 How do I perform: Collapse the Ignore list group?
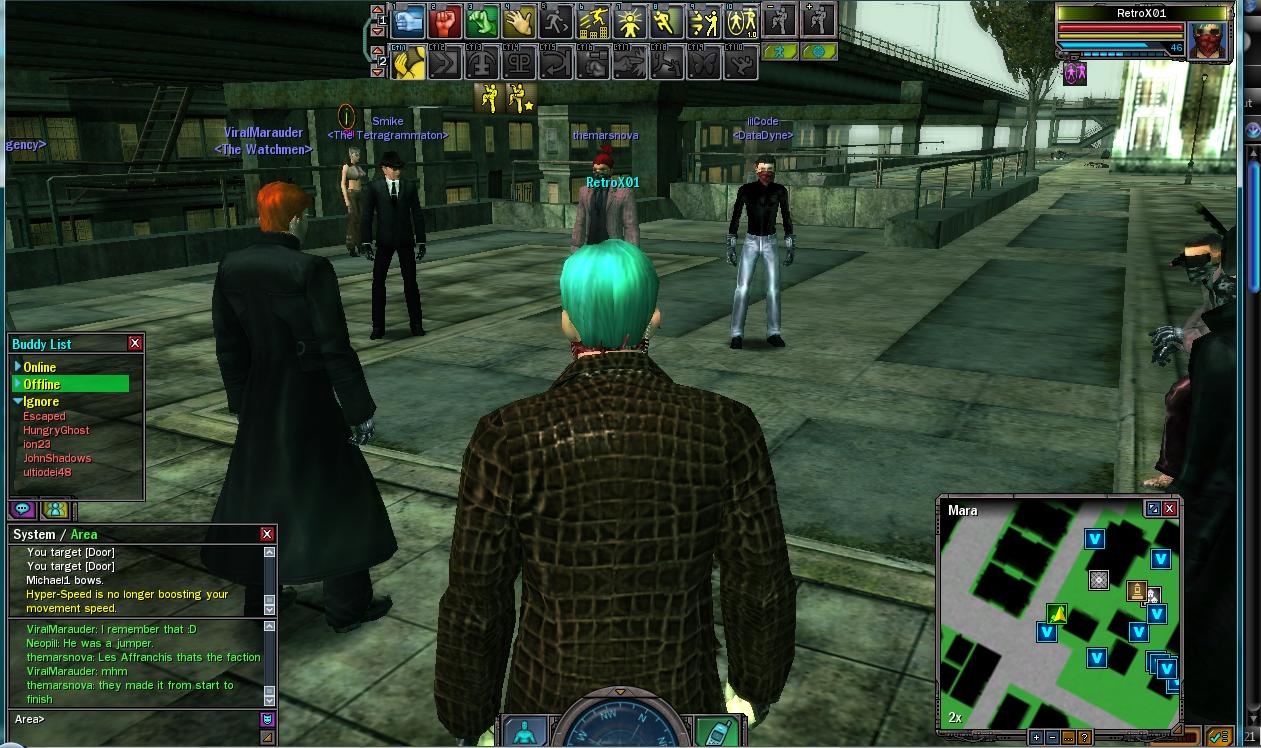tap(18, 401)
